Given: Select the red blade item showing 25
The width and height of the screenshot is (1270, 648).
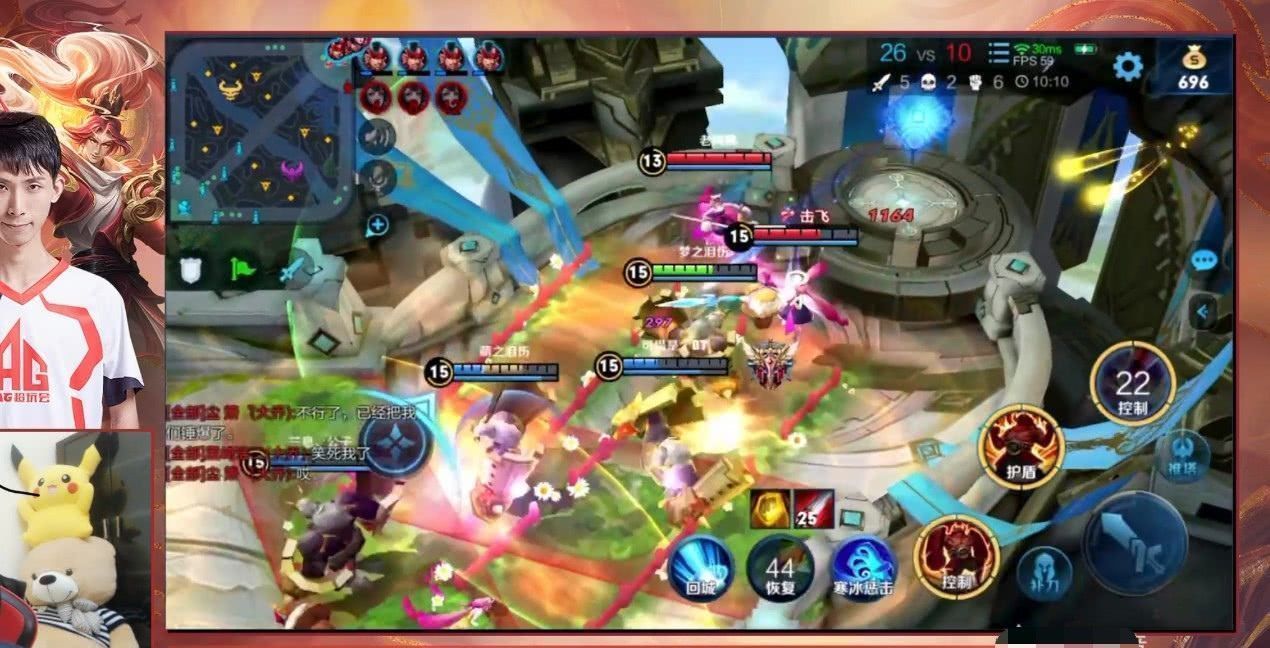Looking at the screenshot, I should [813, 509].
